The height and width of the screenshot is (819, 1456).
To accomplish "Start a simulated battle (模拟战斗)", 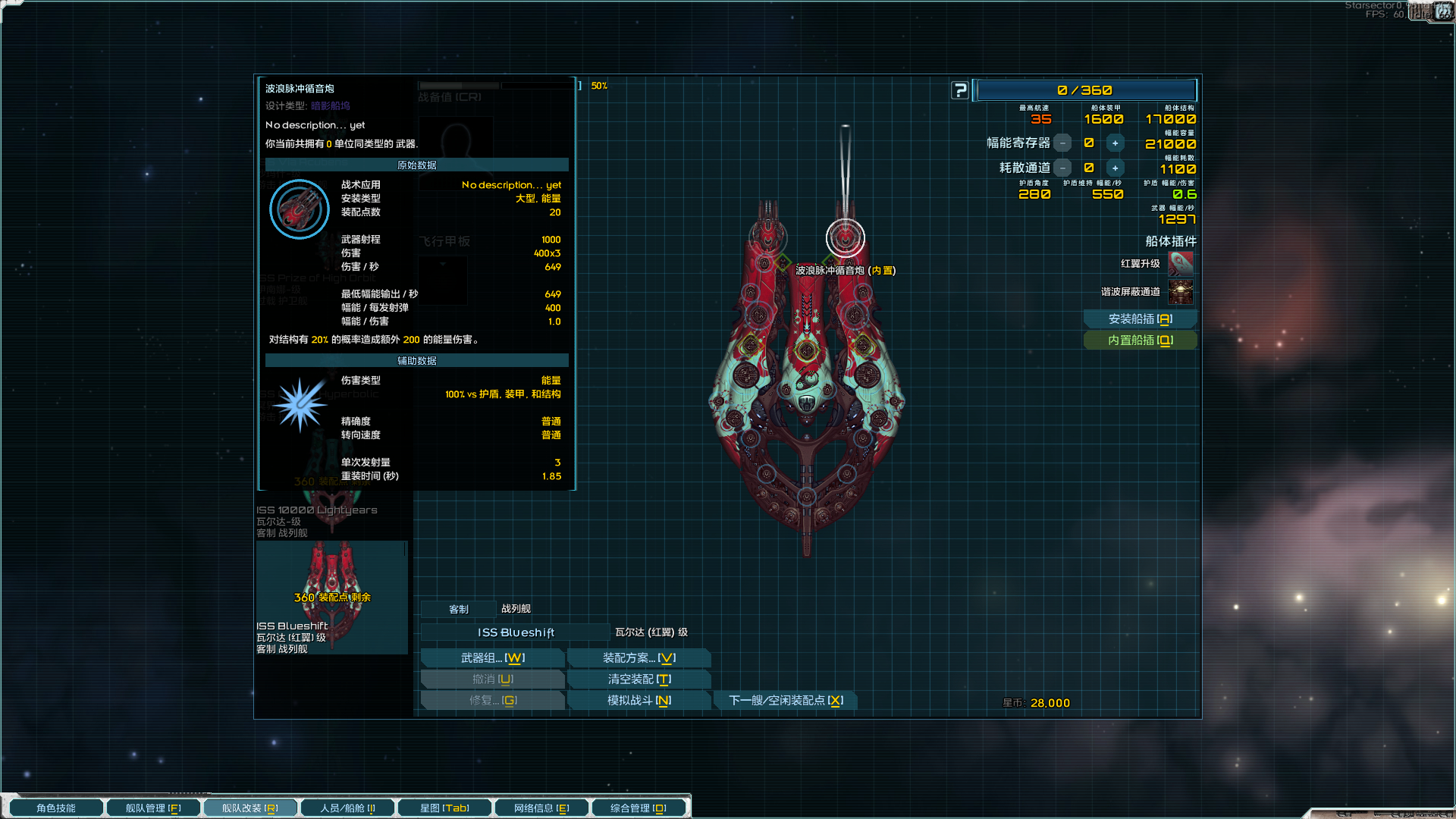I will [639, 701].
